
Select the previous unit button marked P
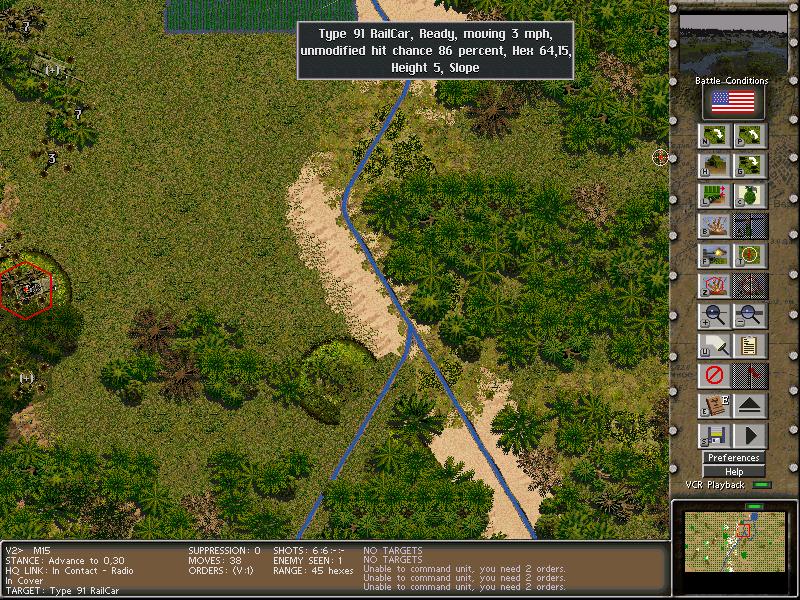coord(750,136)
